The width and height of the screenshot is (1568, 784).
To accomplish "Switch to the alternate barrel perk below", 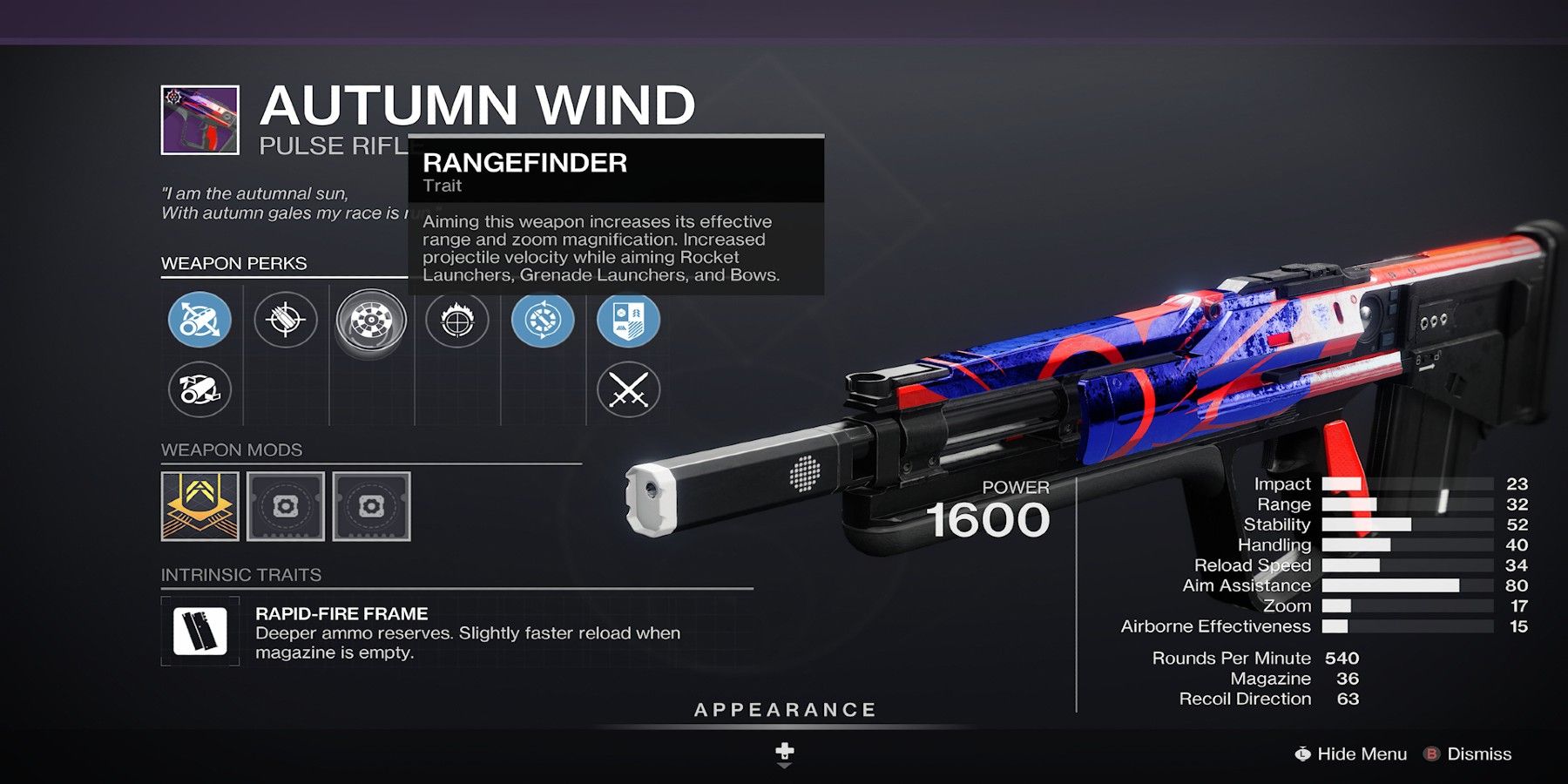I will pos(199,389).
